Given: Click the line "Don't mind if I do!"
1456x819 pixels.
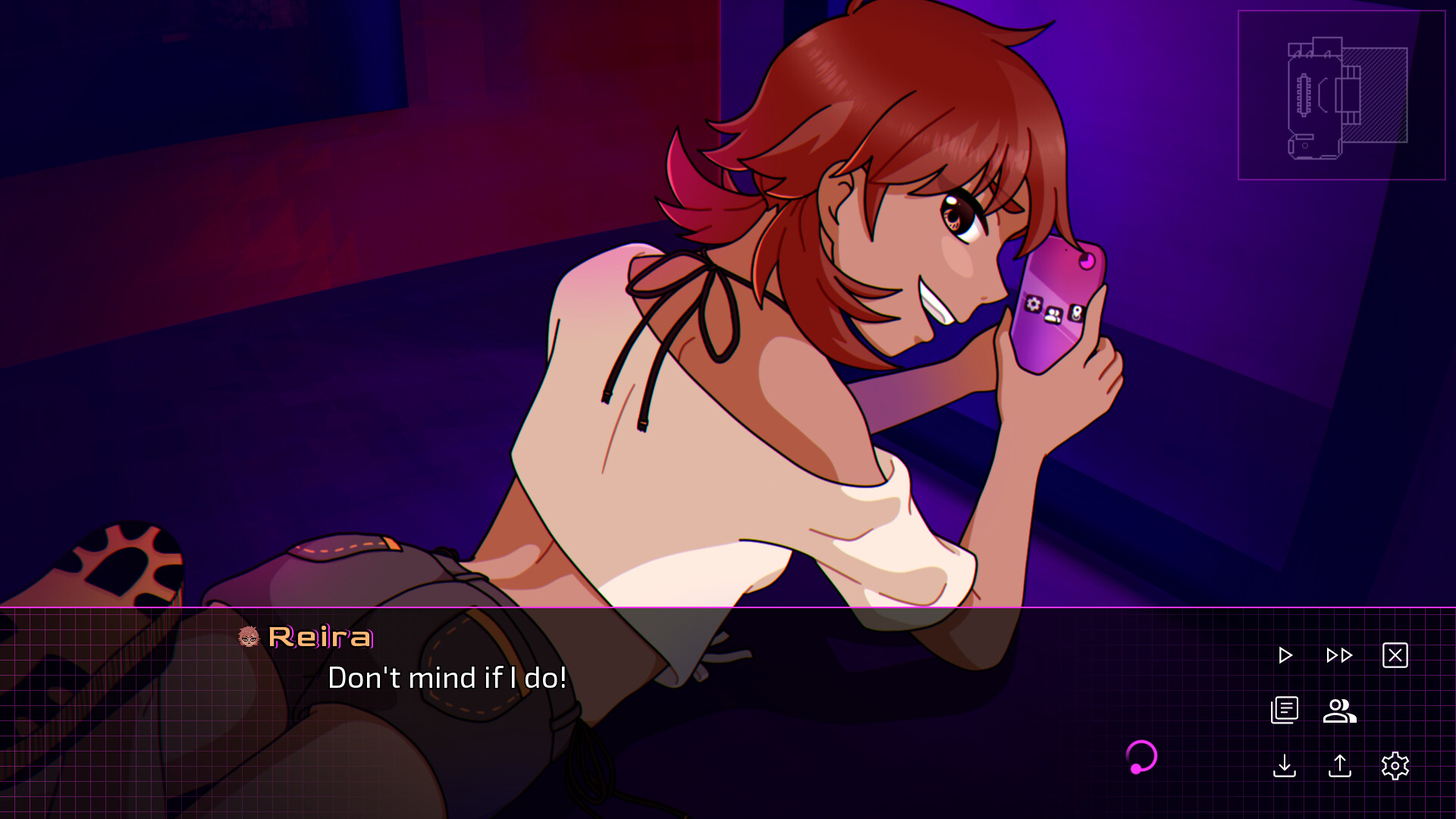Looking at the screenshot, I should pyautogui.click(x=447, y=678).
